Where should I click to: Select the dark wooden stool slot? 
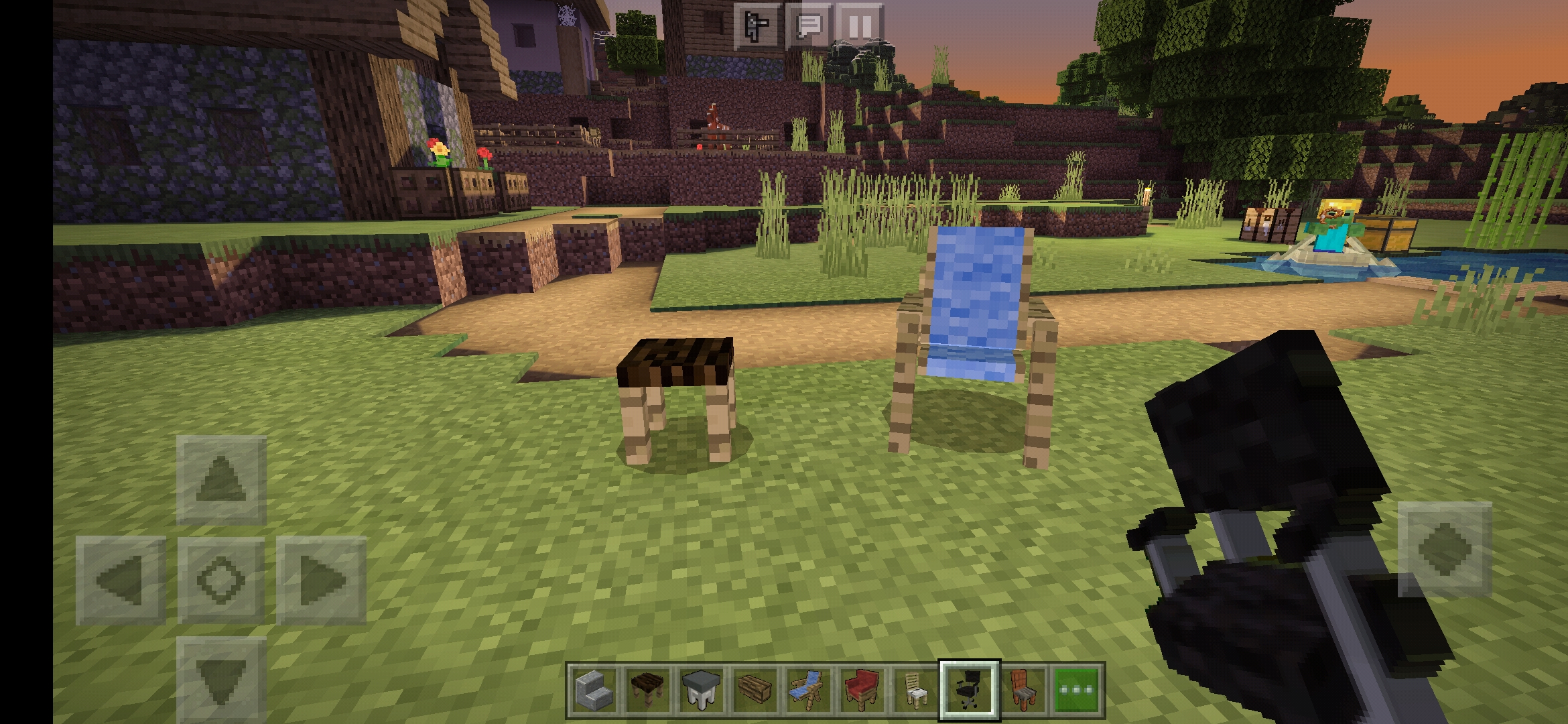click(x=648, y=690)
